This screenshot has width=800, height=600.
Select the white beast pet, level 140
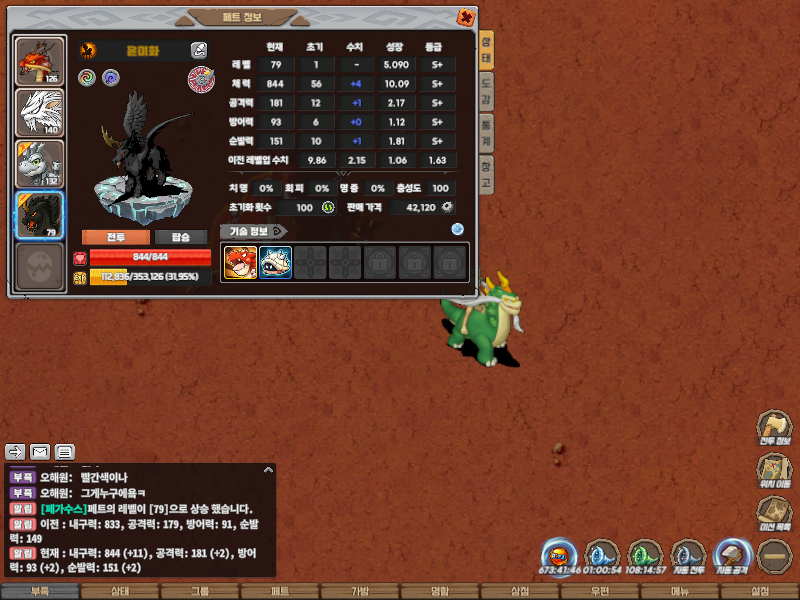coord(40,112)
